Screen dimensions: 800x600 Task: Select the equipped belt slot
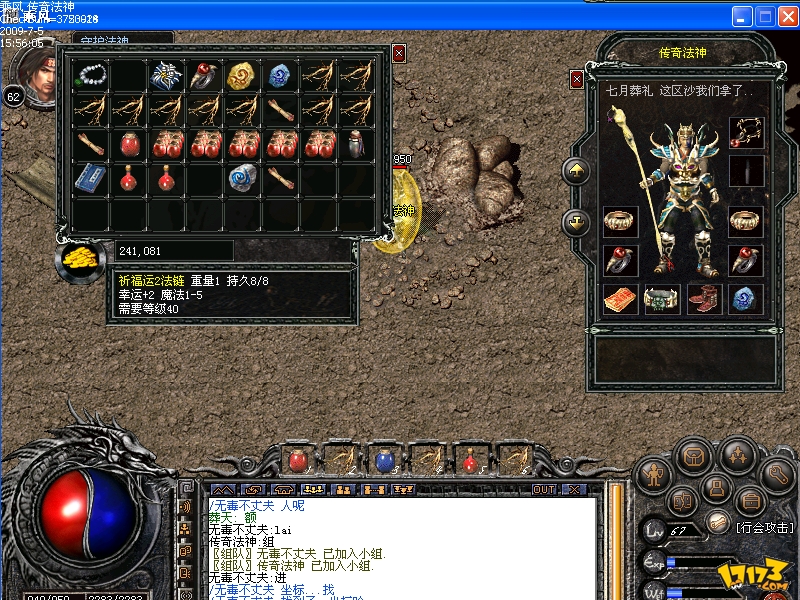point(660,298)
